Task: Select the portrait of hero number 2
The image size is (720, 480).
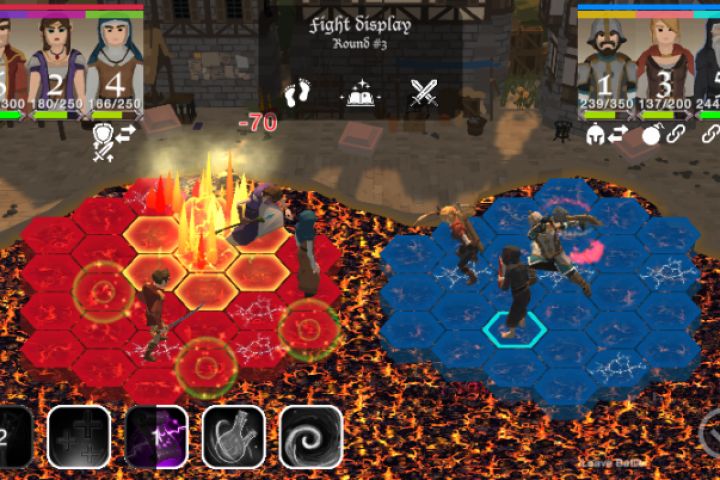Action: pos(57,62)
